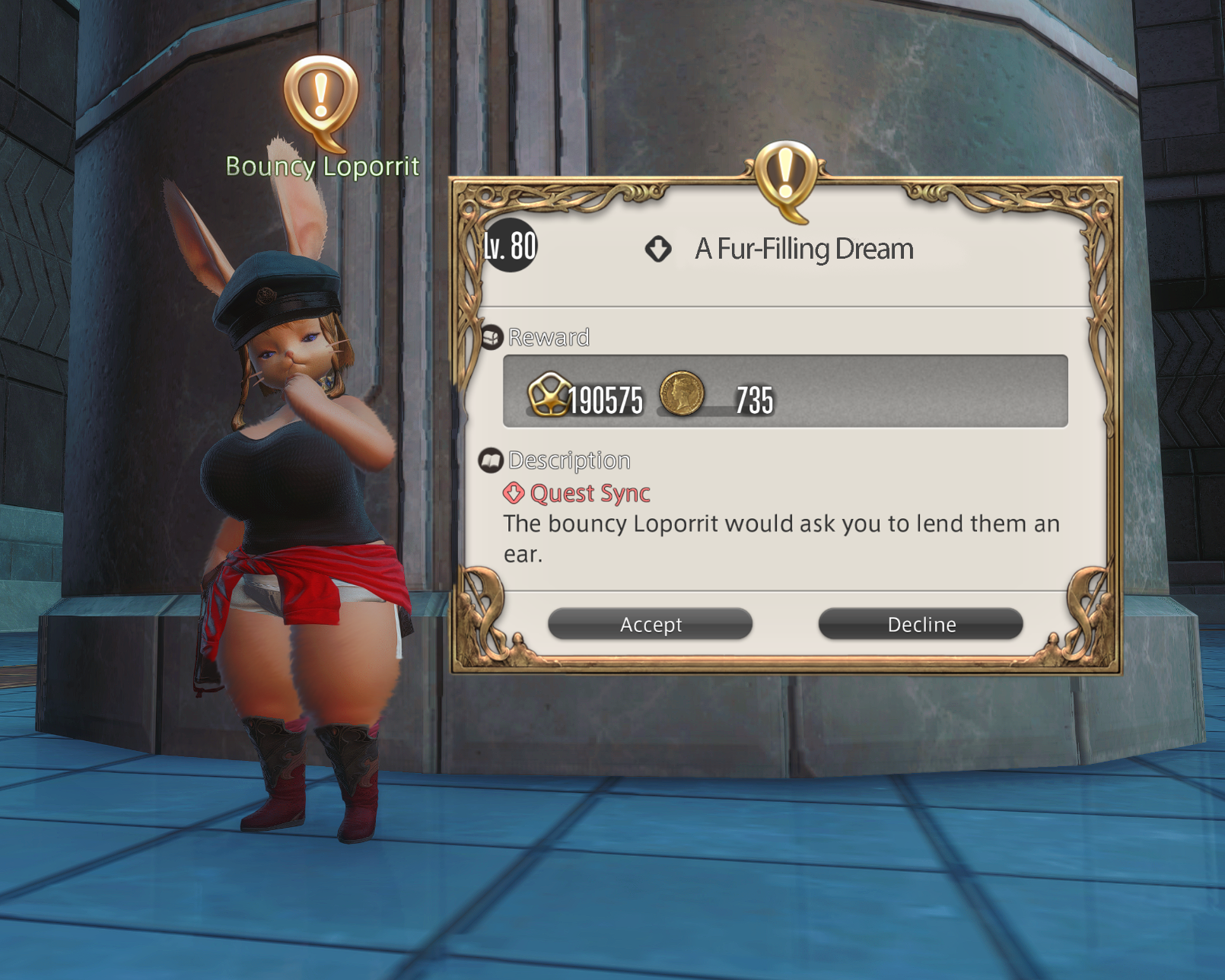
Task: Select the experience points reward icon
Action: 549,394
